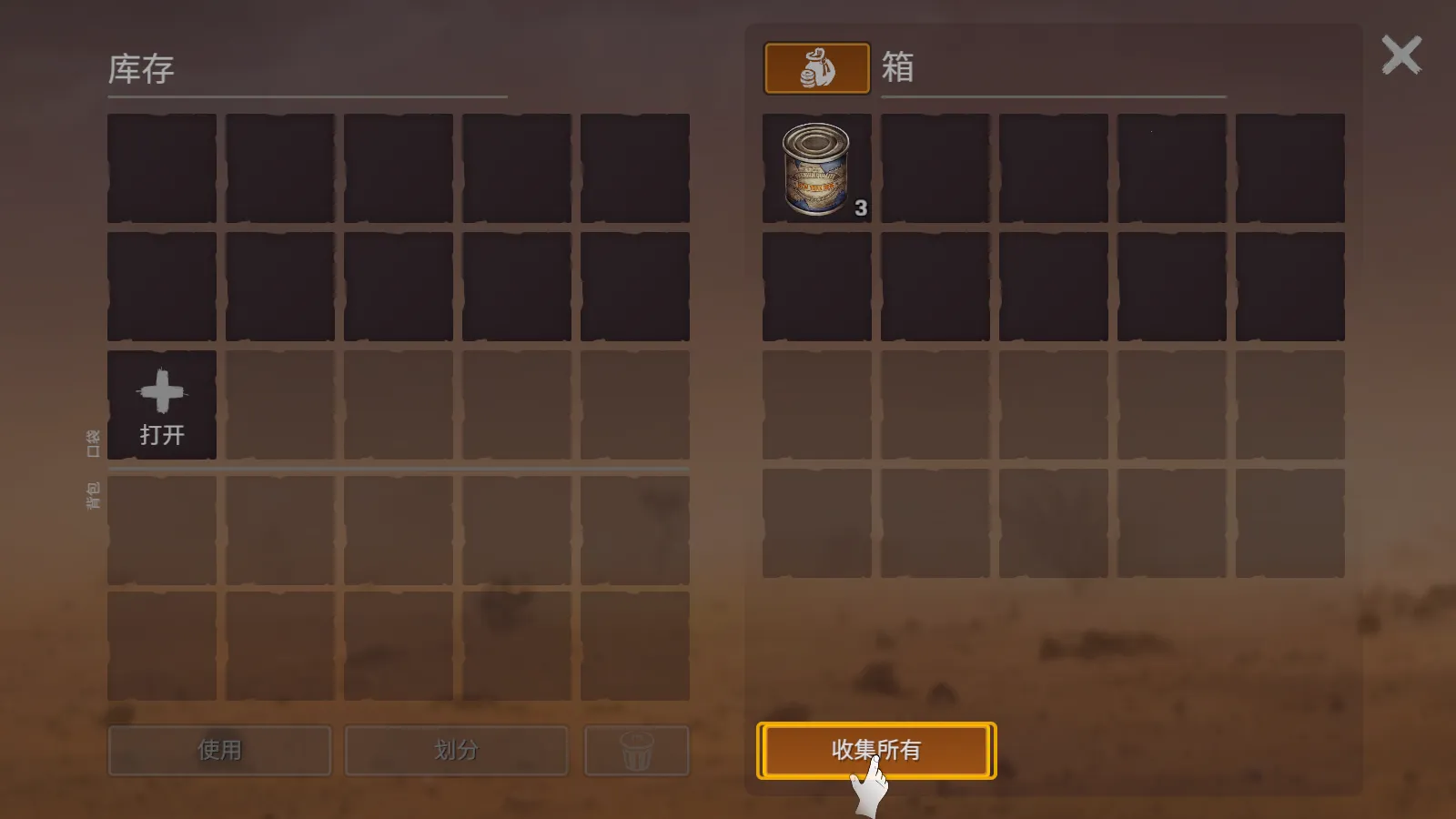Discard item with trash can button

[636, 750]
